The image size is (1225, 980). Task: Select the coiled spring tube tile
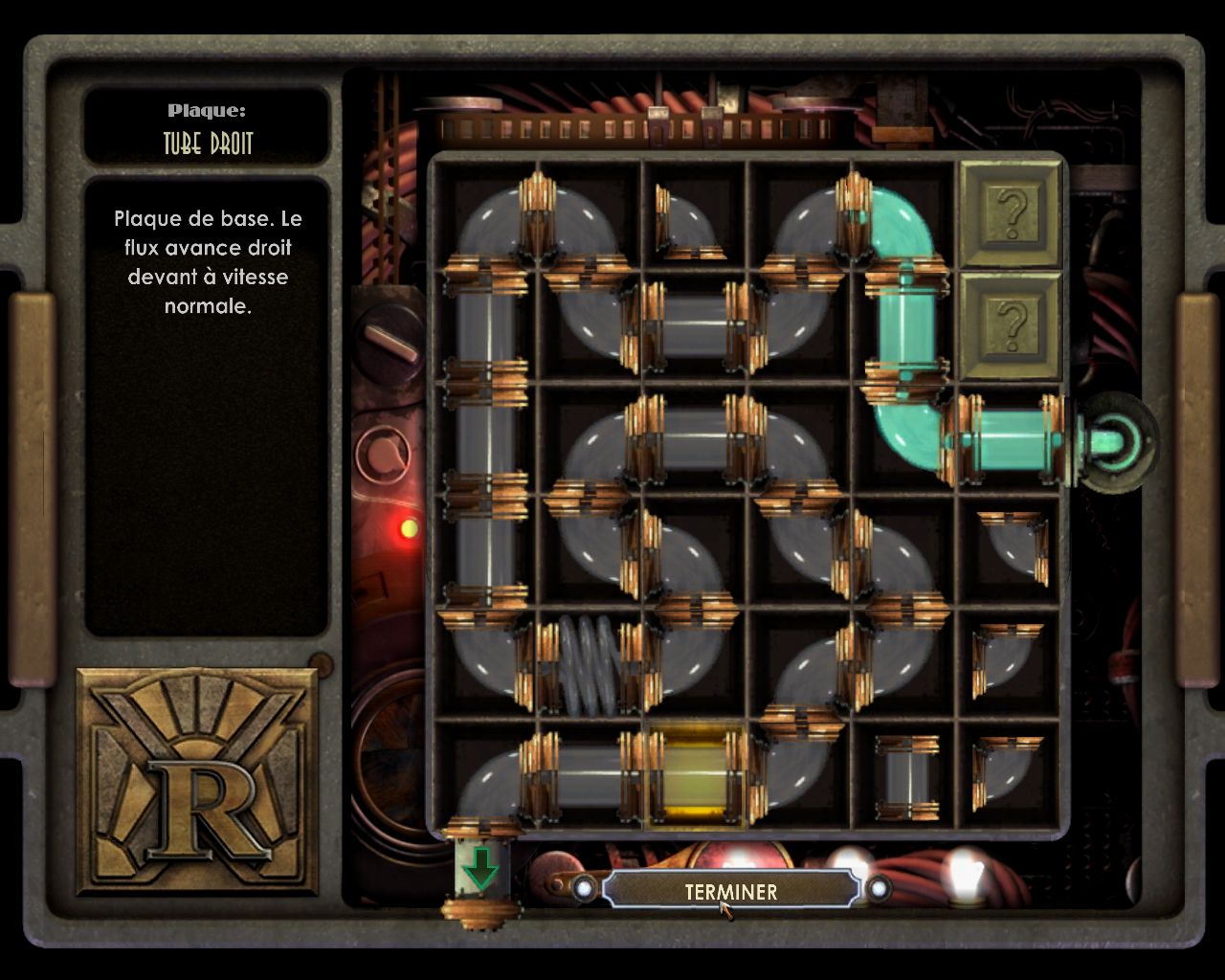[590, 664]
